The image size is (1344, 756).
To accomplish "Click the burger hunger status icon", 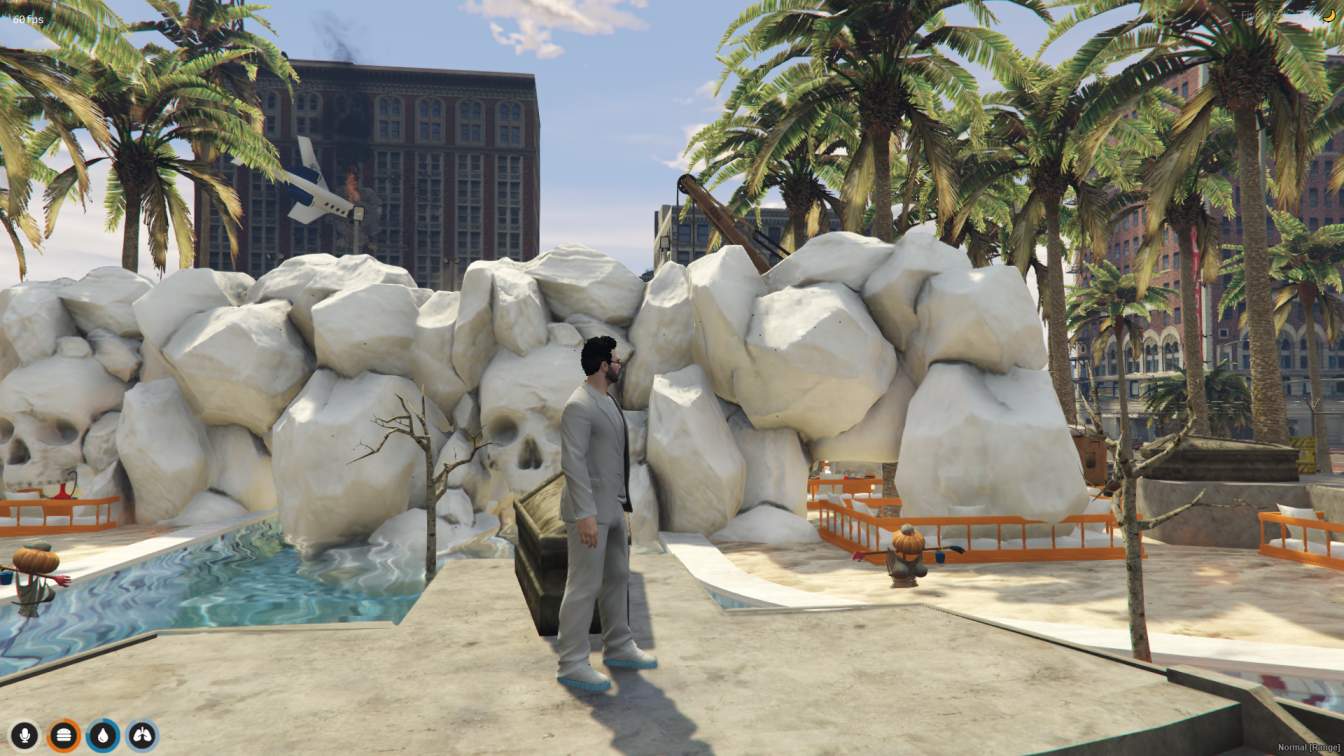I will point(63,733).
